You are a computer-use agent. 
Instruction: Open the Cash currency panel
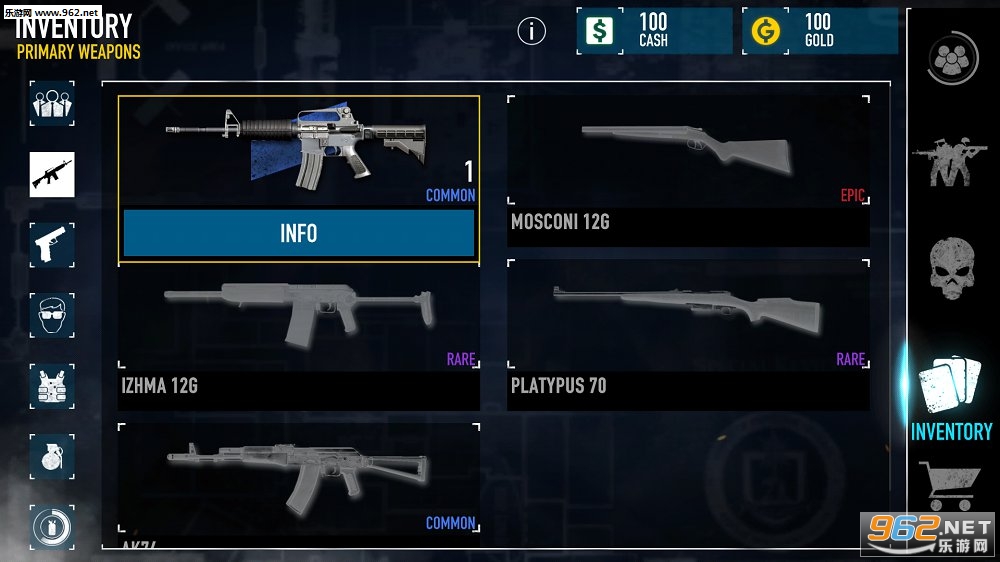tap(654, 31)
